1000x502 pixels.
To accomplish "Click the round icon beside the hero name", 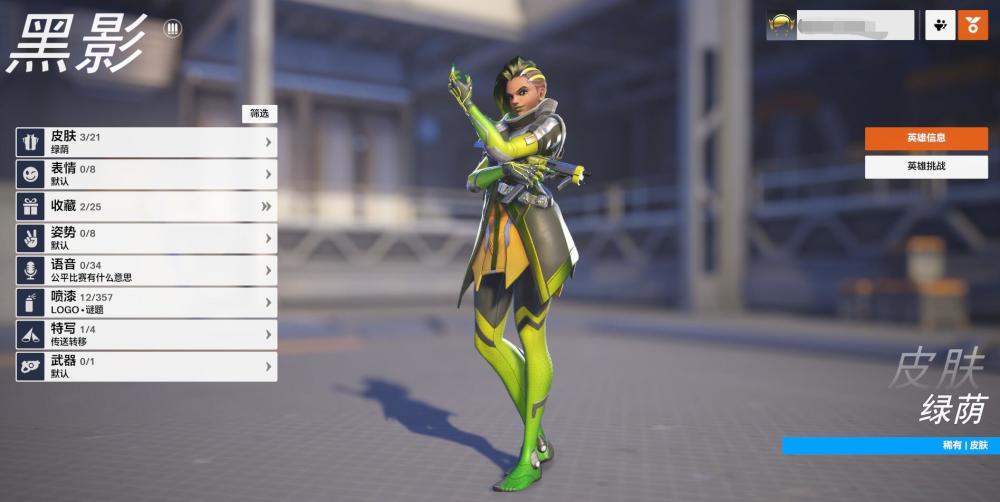I will click(172, 29).
